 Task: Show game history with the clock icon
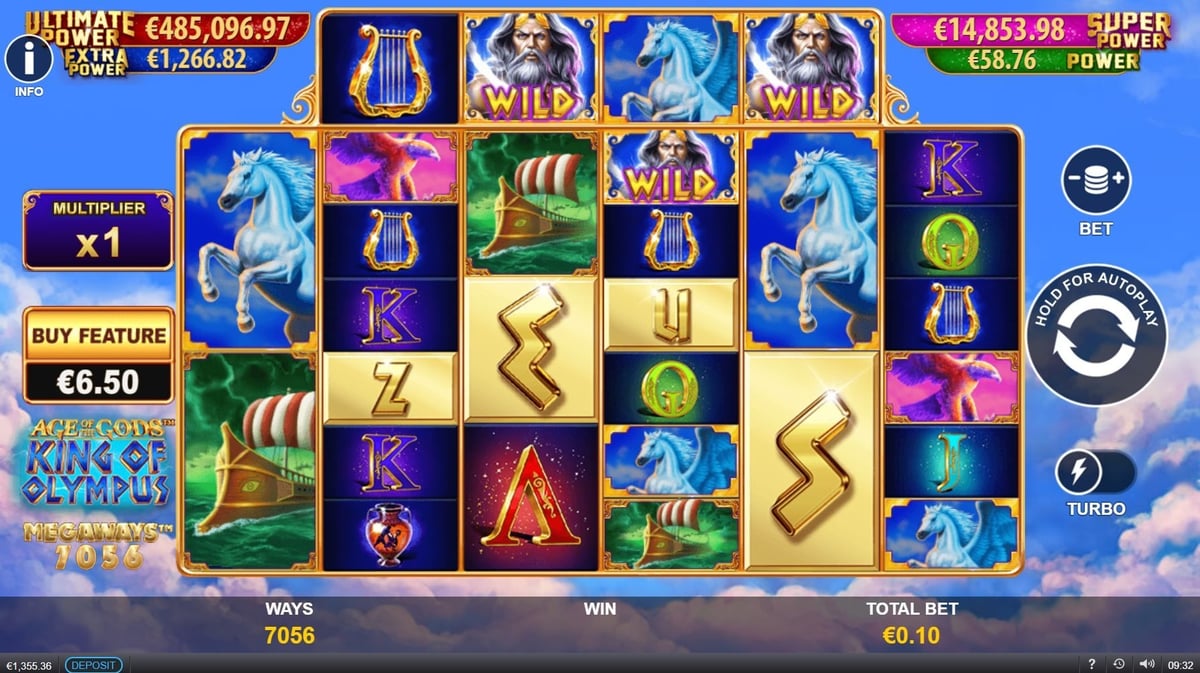1118,664
